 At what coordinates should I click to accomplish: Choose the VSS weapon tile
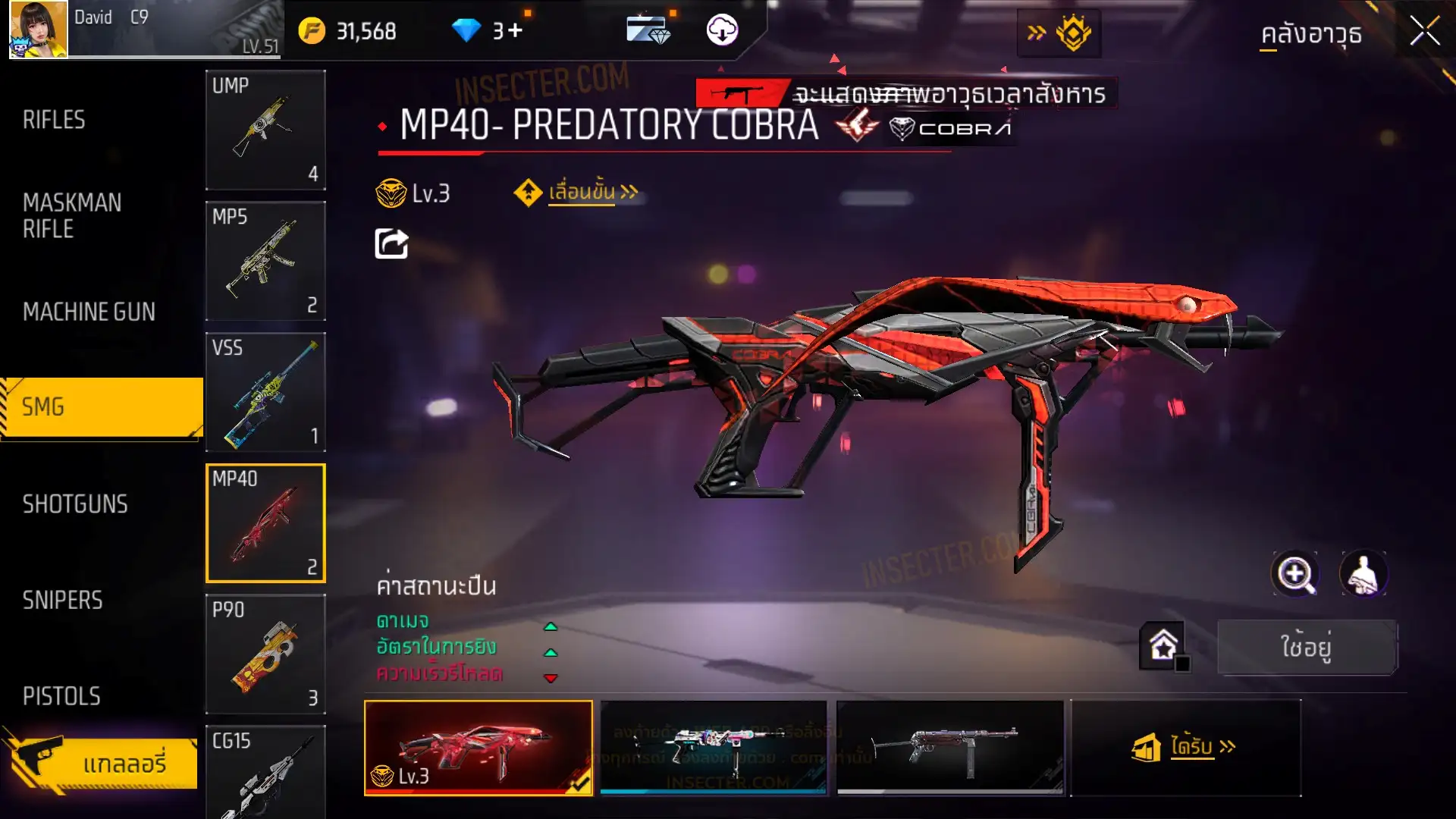(265, 392)
